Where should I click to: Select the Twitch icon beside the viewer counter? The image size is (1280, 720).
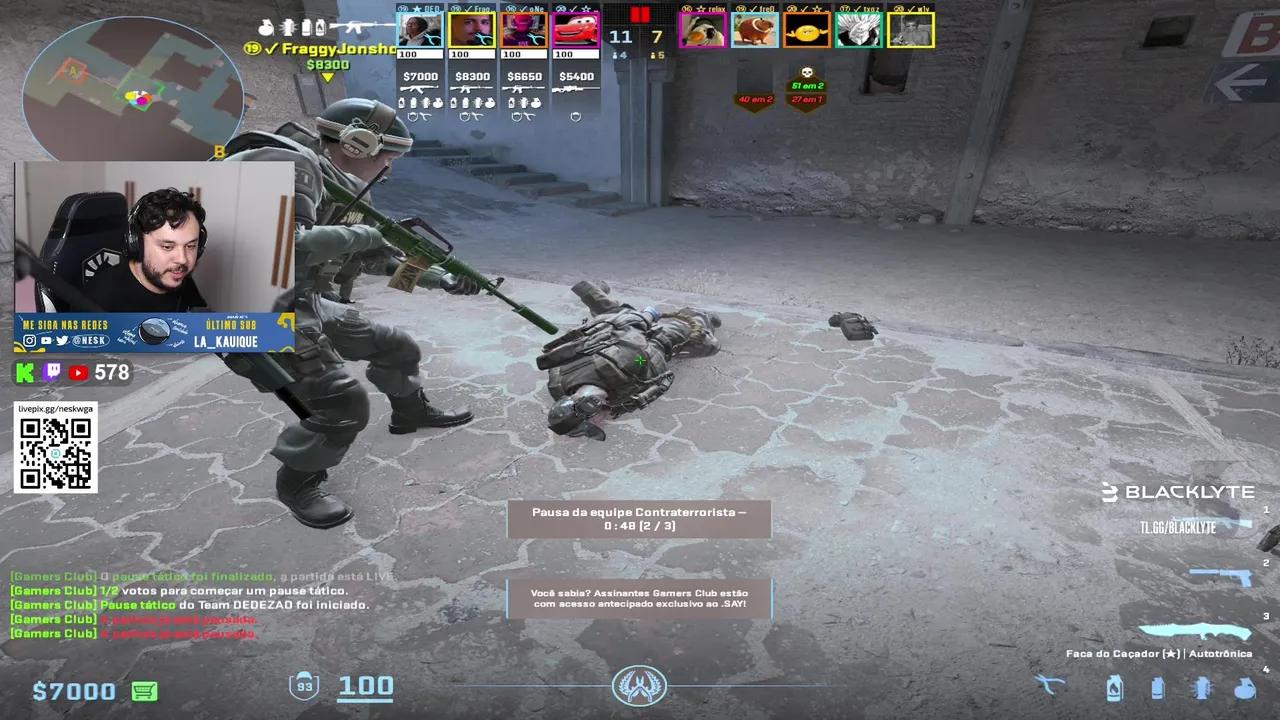pos(52,372)
